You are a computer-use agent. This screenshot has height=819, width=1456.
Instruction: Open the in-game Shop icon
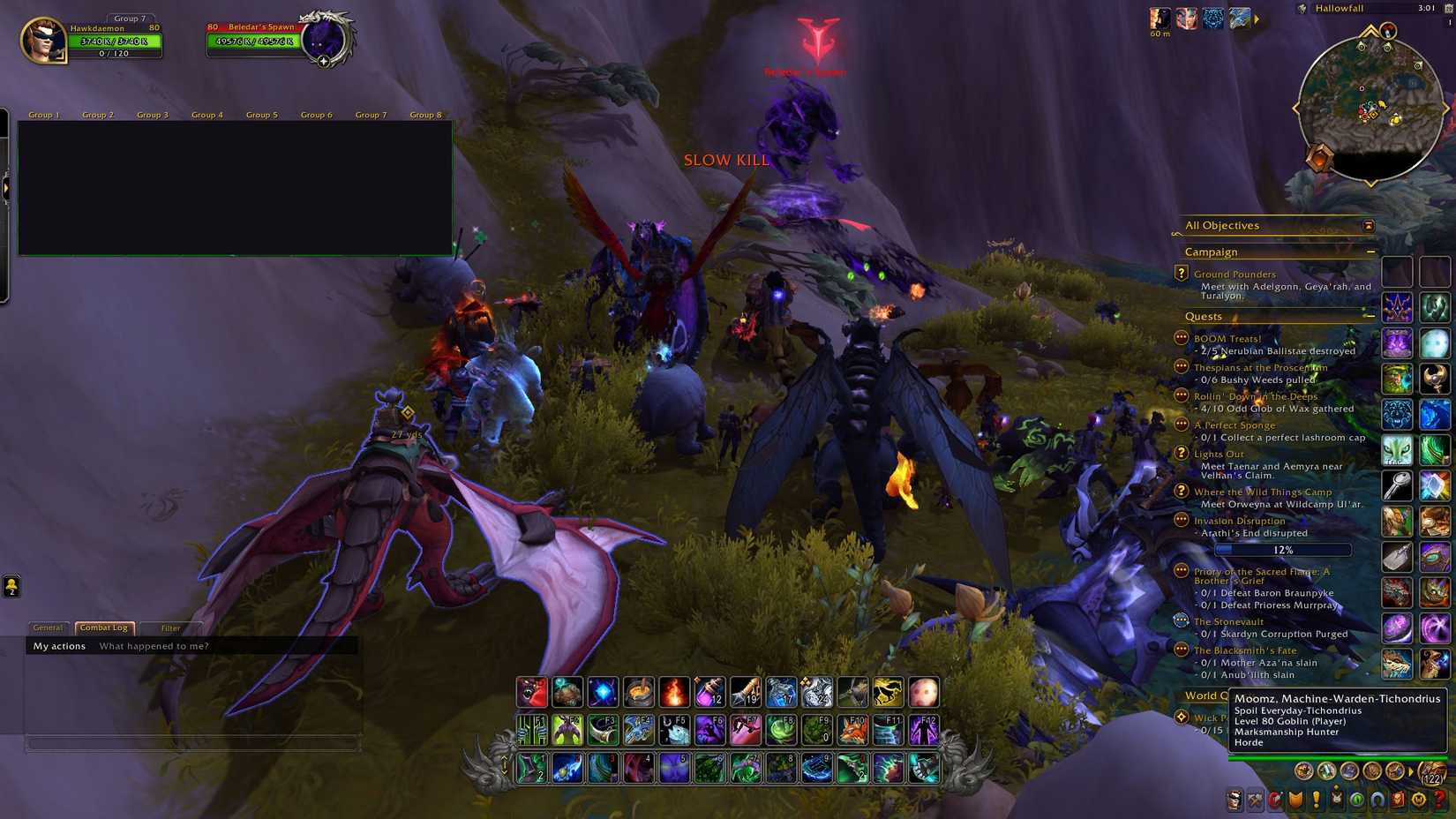pos(1419,801)
